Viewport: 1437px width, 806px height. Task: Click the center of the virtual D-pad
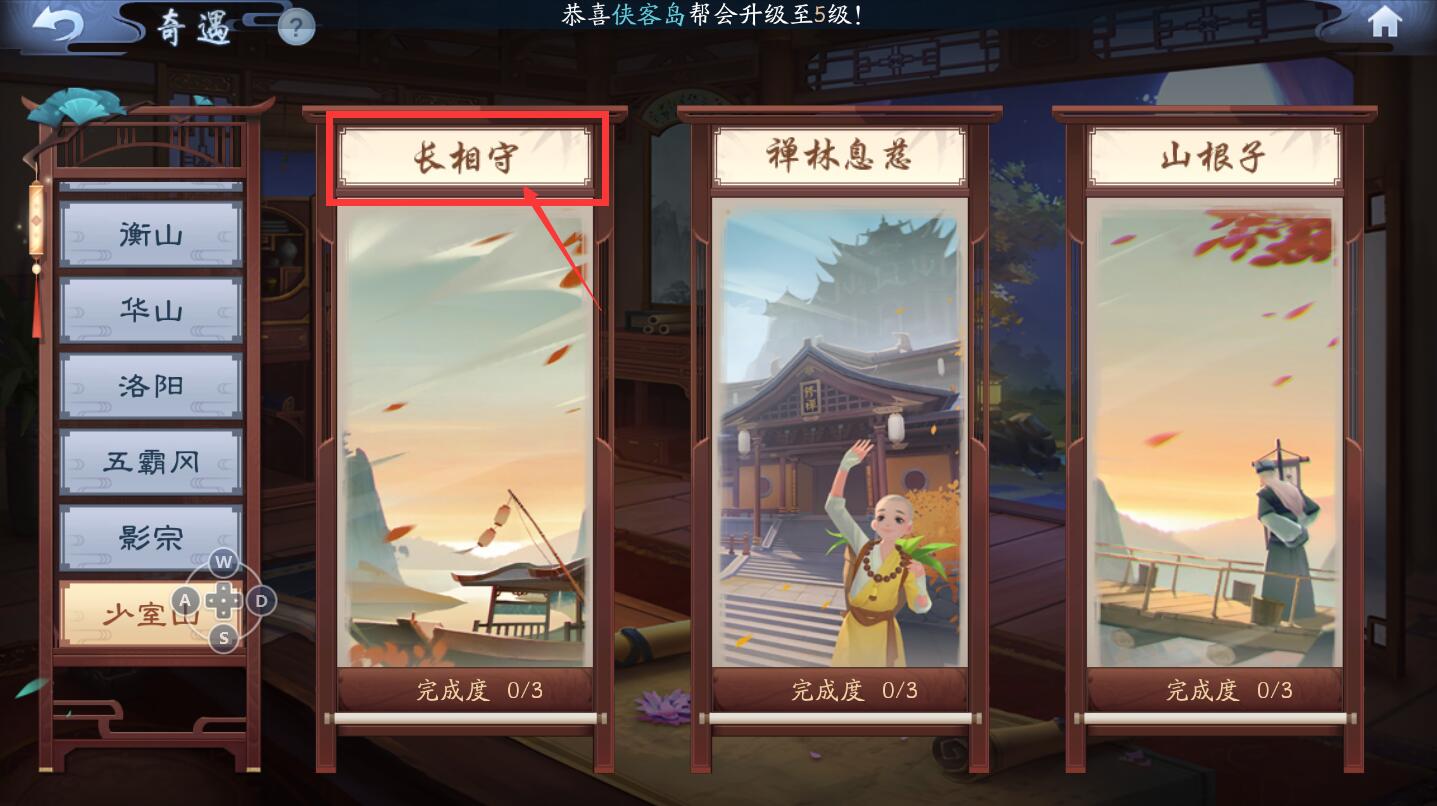[222, 602]
